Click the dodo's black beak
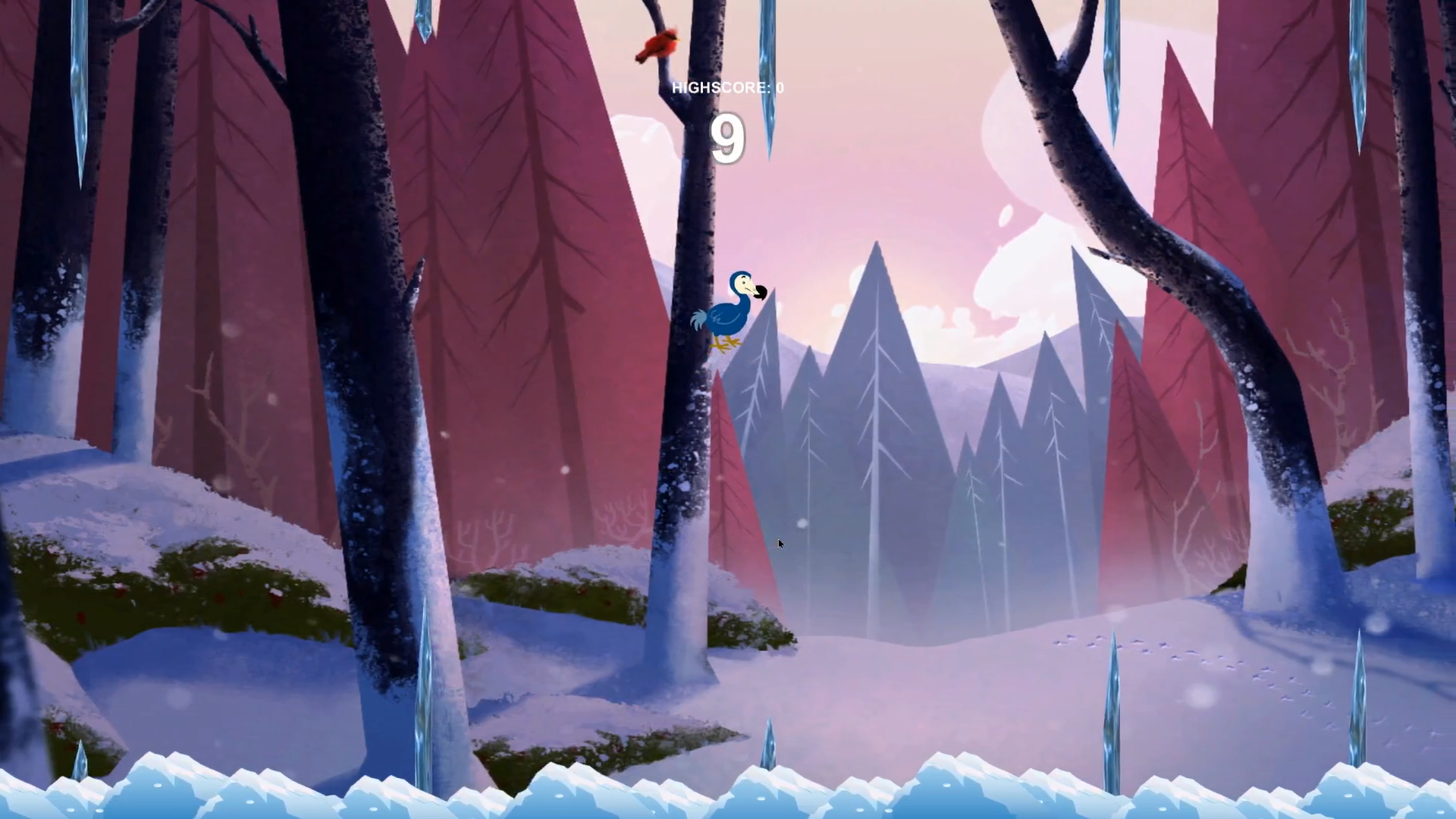Viewport: 1456px width, 819px height. (760, 293)
